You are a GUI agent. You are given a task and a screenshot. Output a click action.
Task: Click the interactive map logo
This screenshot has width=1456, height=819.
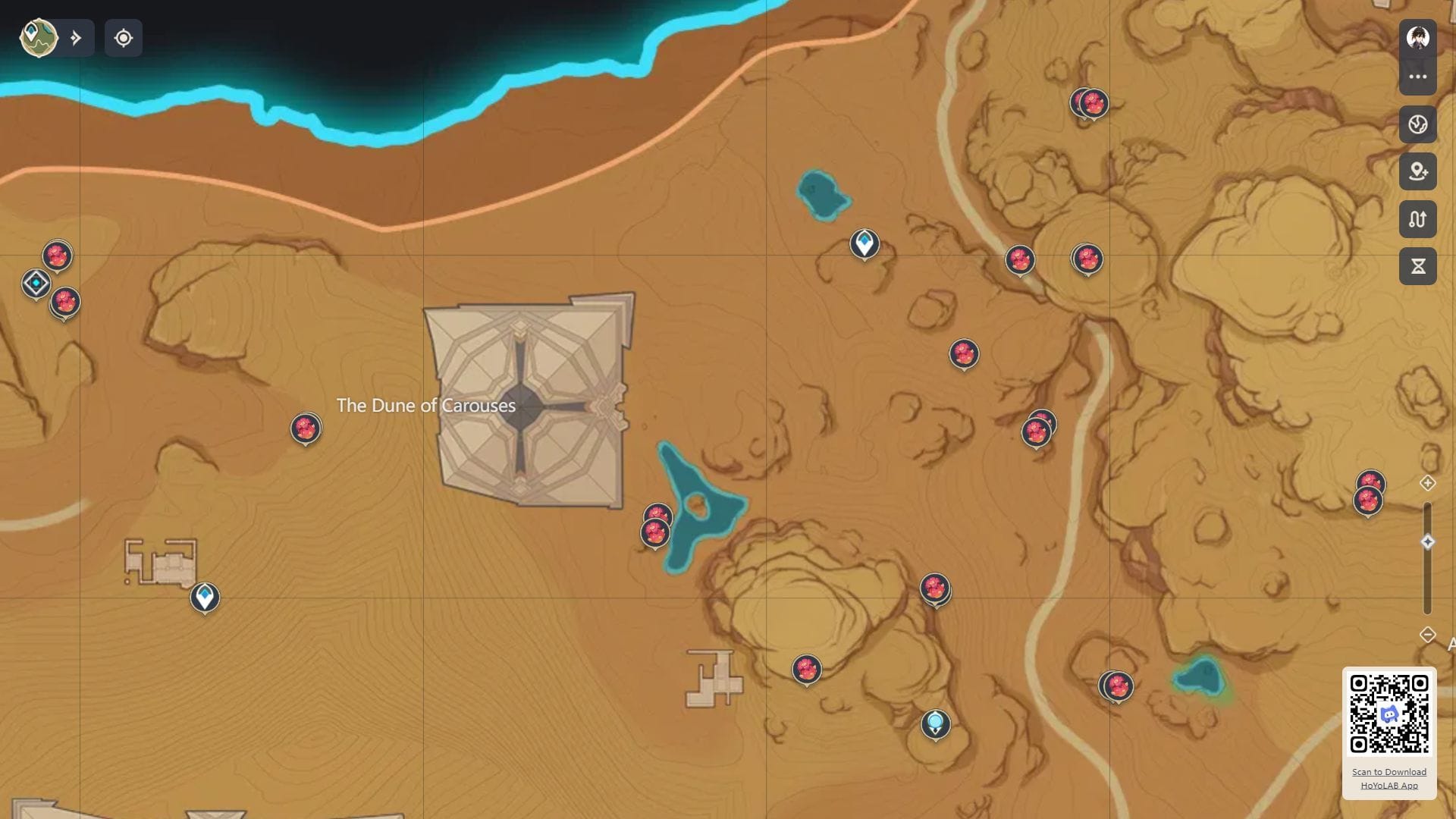tap(36, 37)
